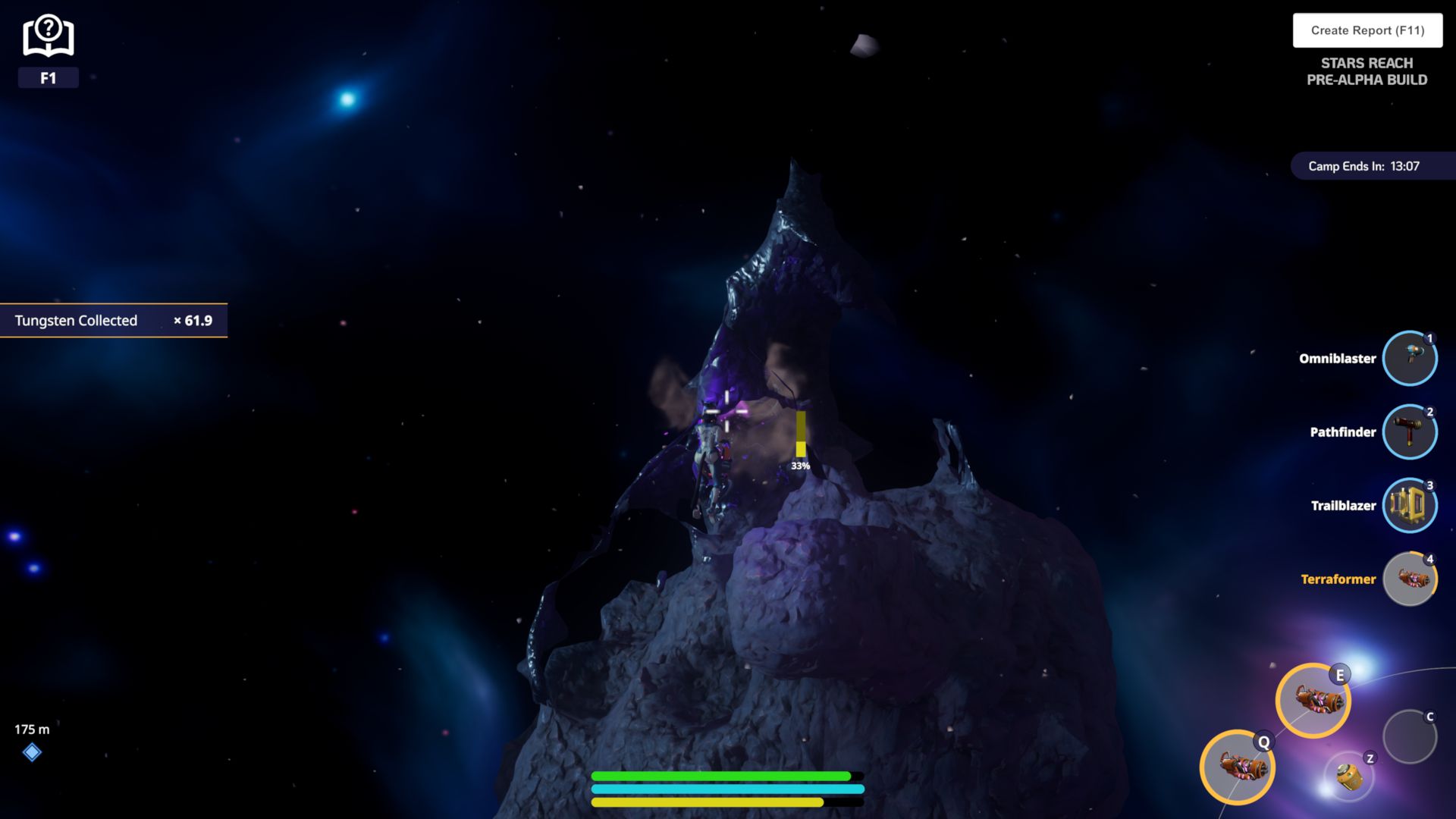The height and width of the screenshot is (819, 1456).
Task: Use the golden canister Z item
Action: coord(1349,776)
